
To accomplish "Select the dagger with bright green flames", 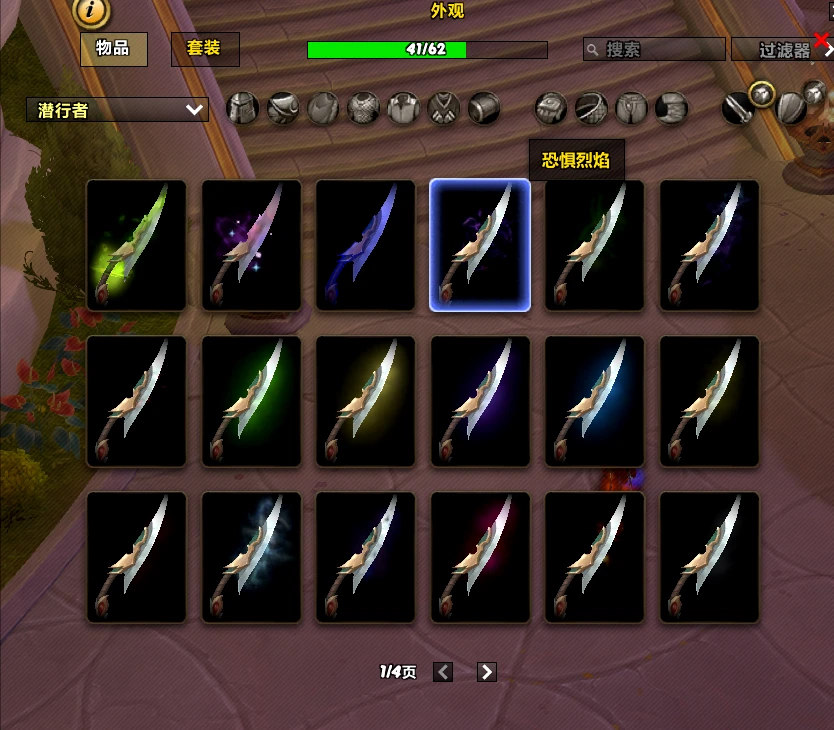I will coord(136,245).
